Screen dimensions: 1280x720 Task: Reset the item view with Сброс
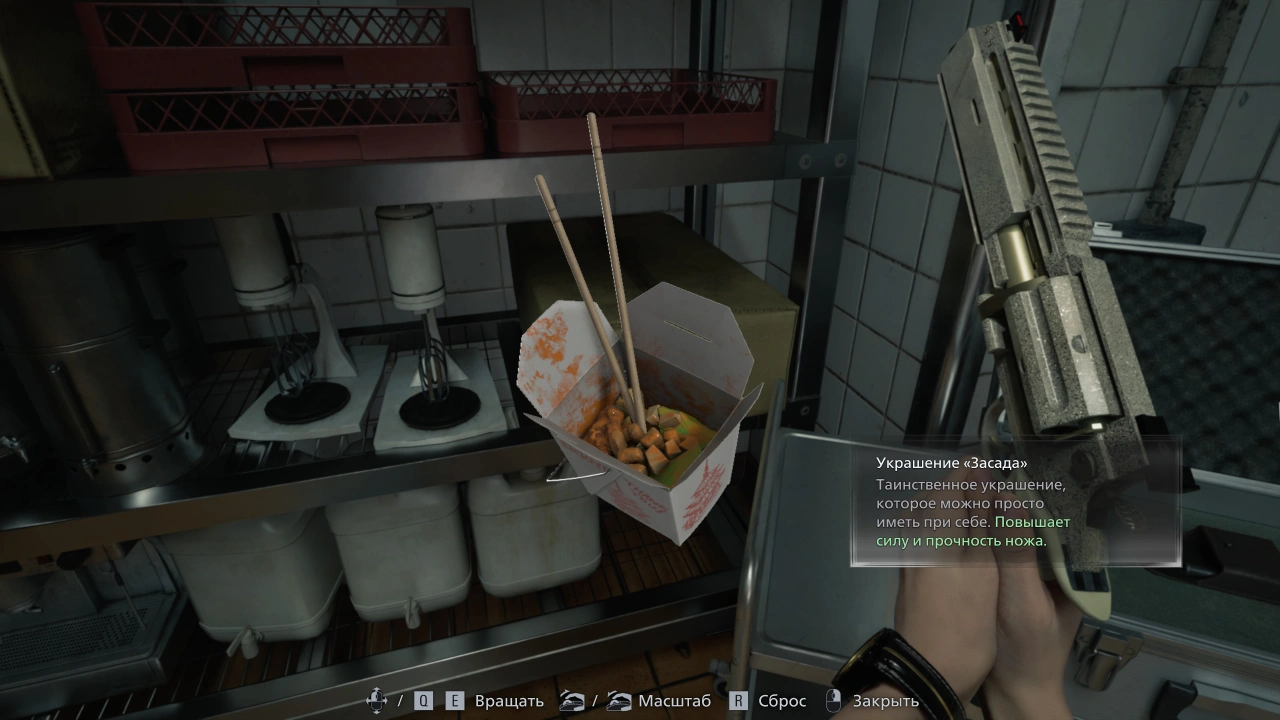pos(781,701)
